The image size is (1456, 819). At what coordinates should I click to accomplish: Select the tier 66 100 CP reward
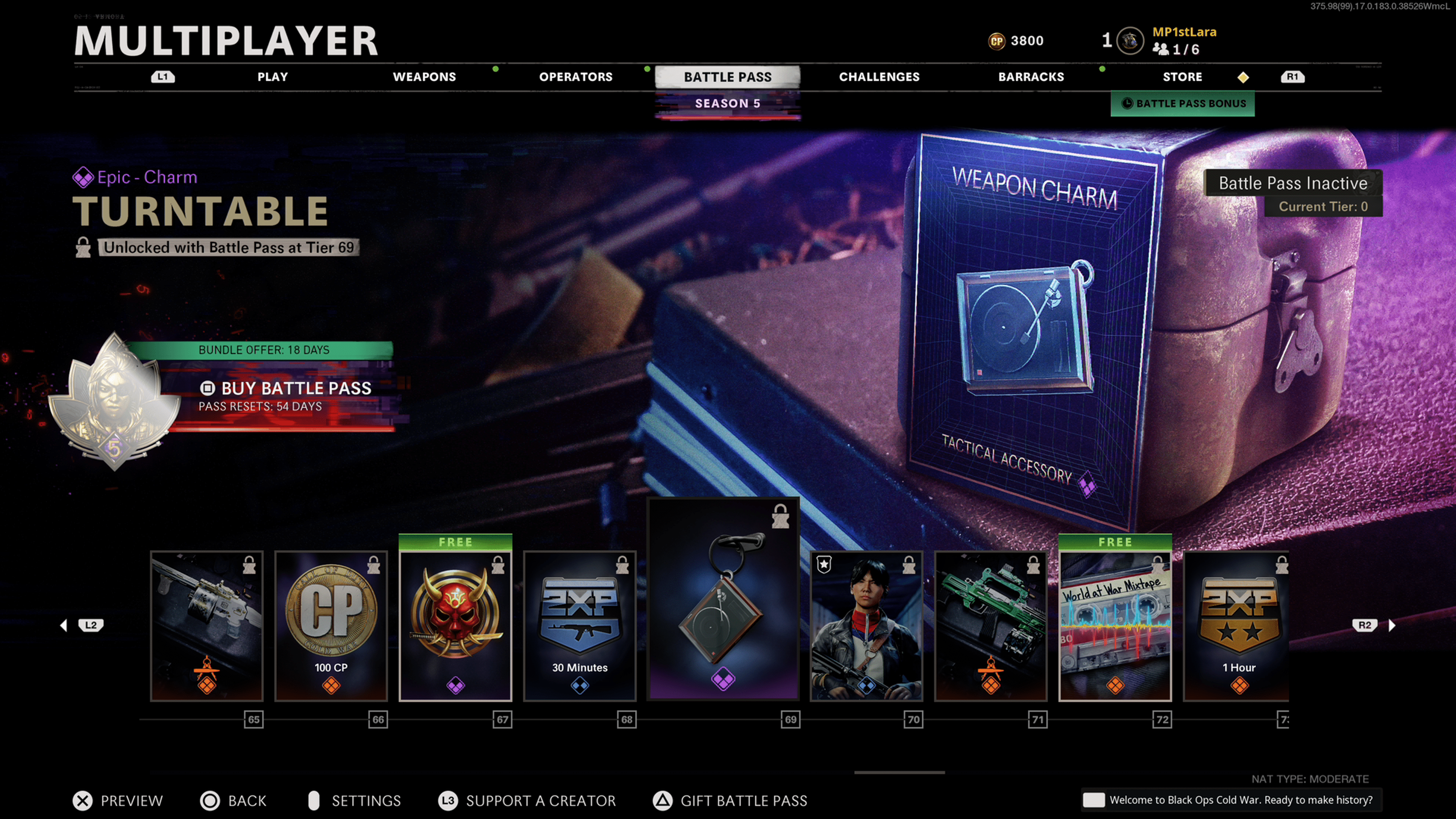tap(331, 626)
